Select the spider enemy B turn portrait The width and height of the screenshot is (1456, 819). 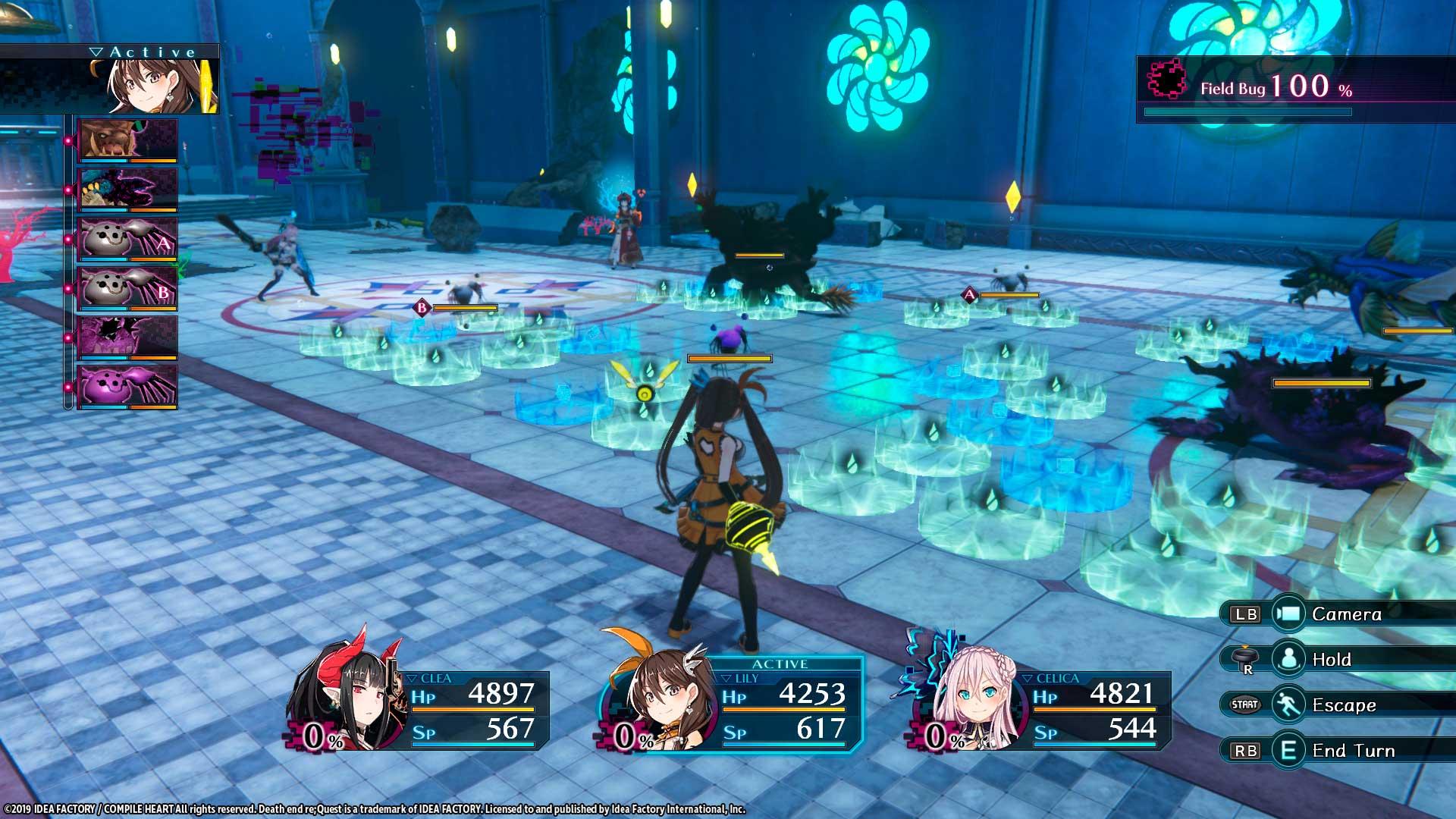127,288
